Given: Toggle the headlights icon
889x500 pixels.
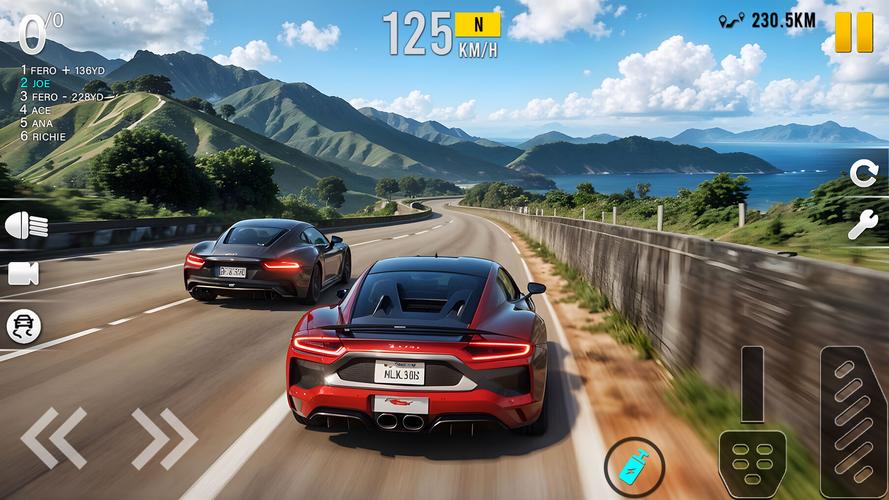Looking at the screenshot, I should click(x=26, y=226).
